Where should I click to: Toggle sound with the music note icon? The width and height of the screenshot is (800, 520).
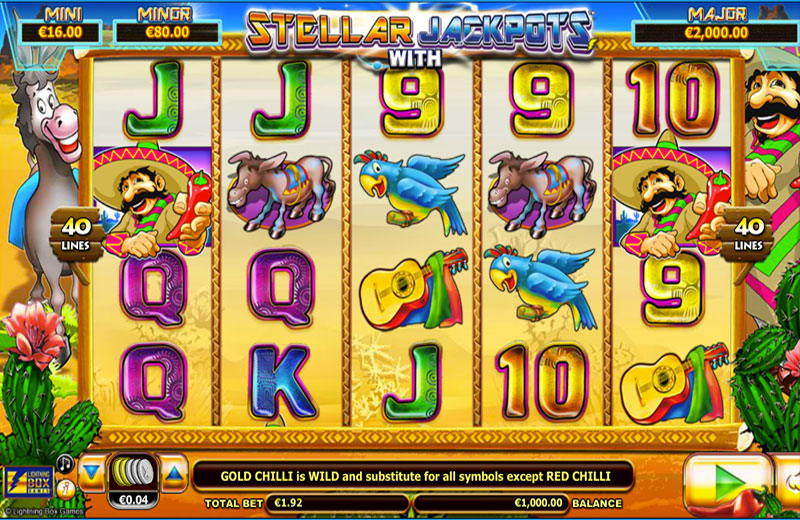[x=65, y=462]
